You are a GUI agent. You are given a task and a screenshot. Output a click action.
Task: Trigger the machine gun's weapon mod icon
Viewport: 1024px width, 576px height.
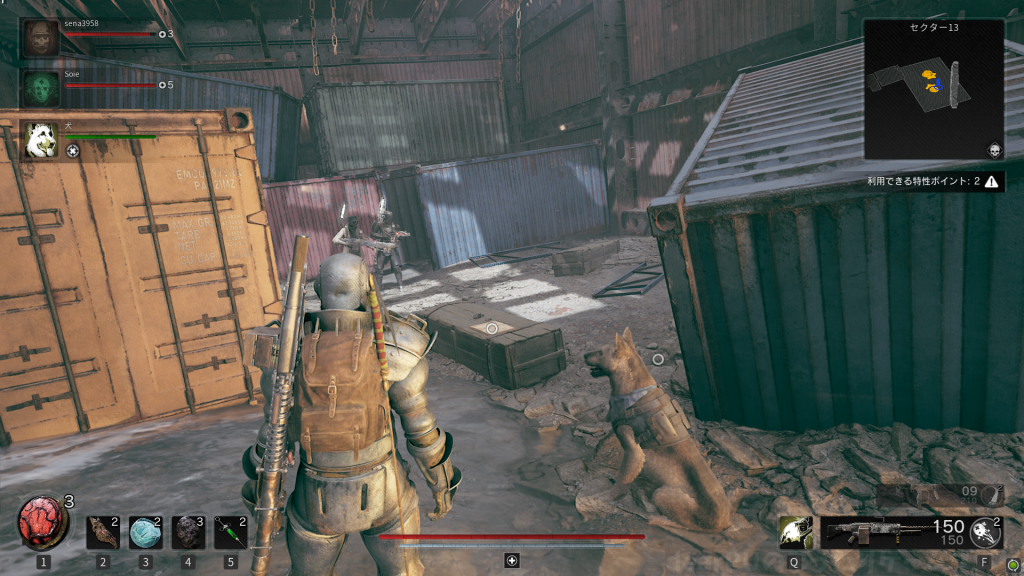[986, 532]
